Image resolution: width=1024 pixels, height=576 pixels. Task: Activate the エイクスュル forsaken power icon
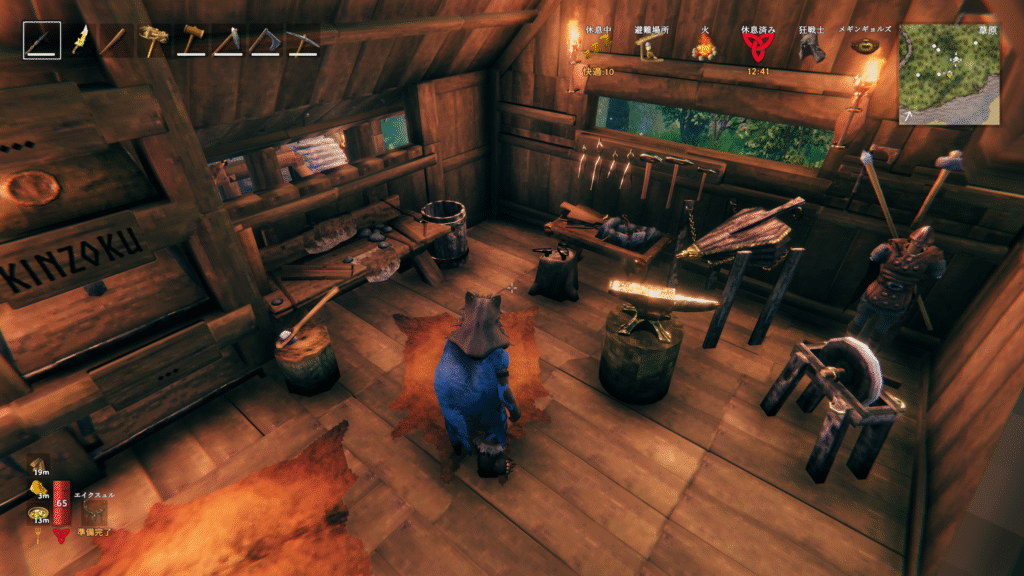97,512
